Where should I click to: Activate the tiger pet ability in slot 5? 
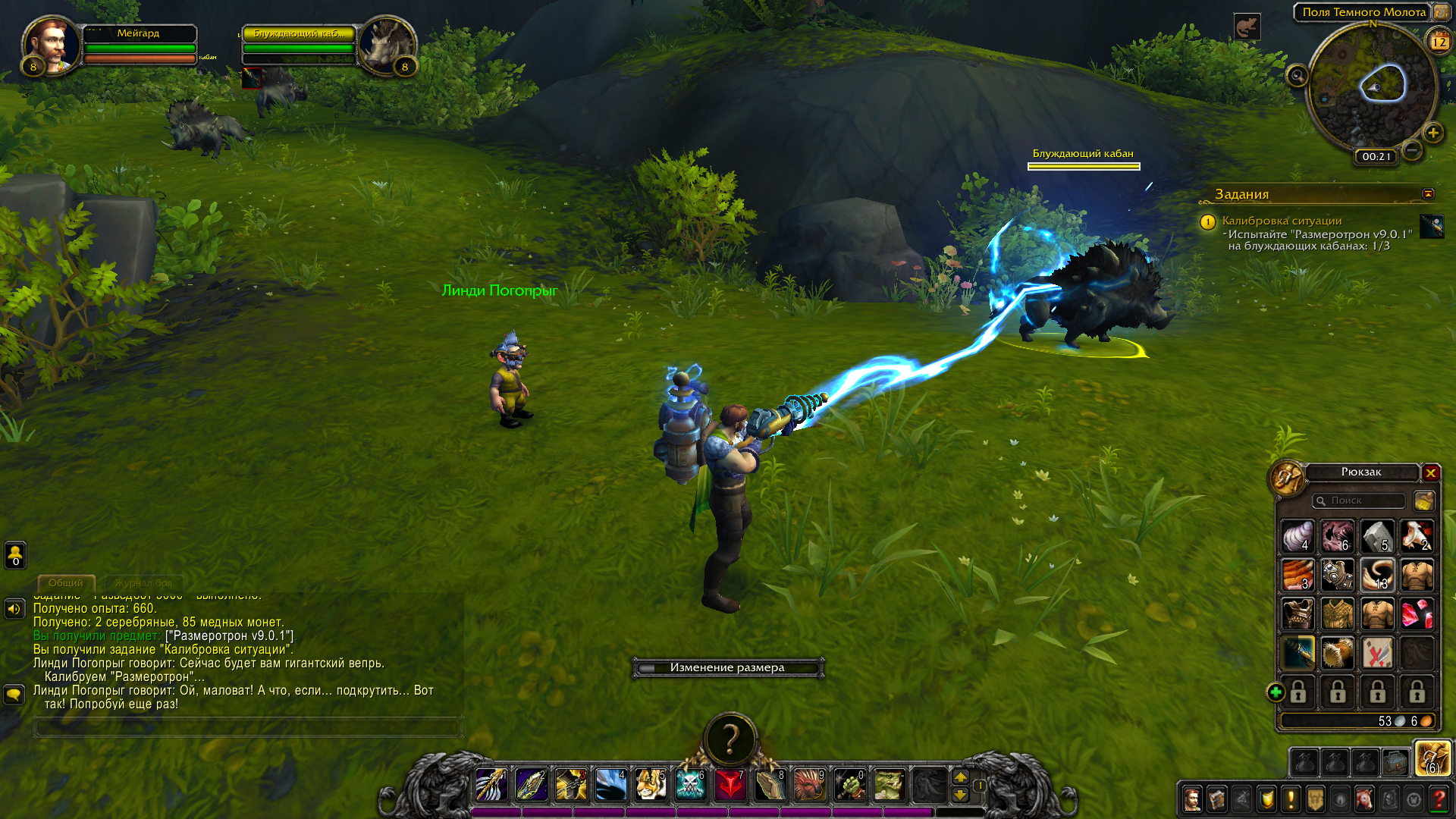[x=651, y=785]
